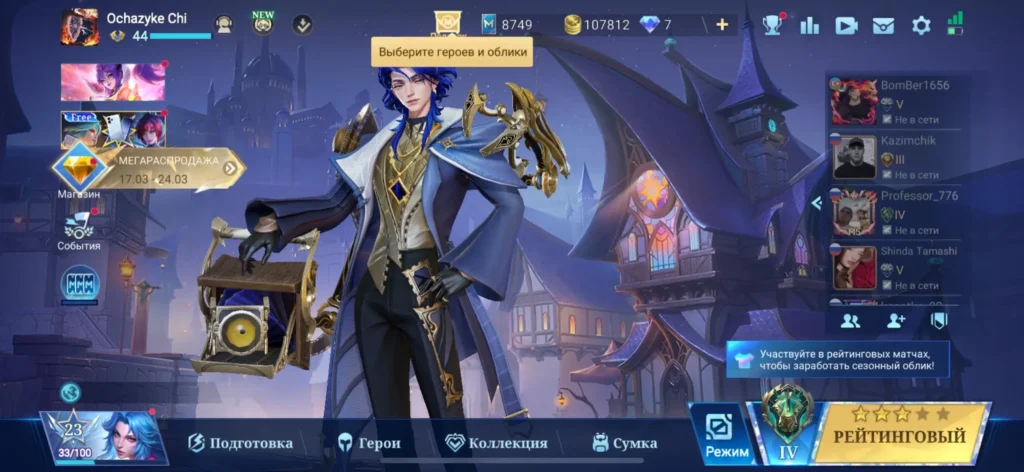The image size is (1024, 472).
Task: Open the gear settings icon
Action: pos(921,25)
